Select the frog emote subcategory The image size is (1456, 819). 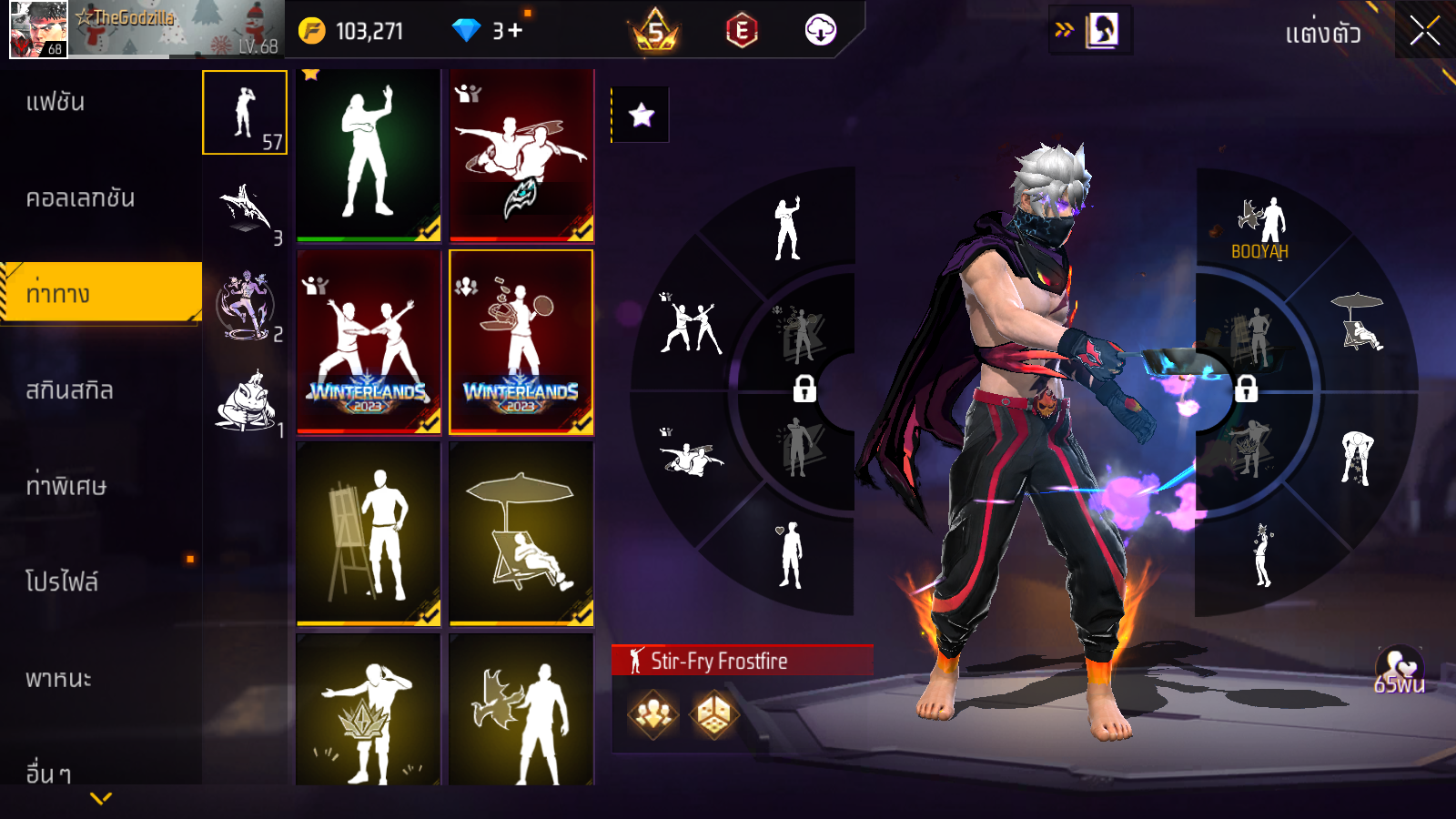coord(246,402)
